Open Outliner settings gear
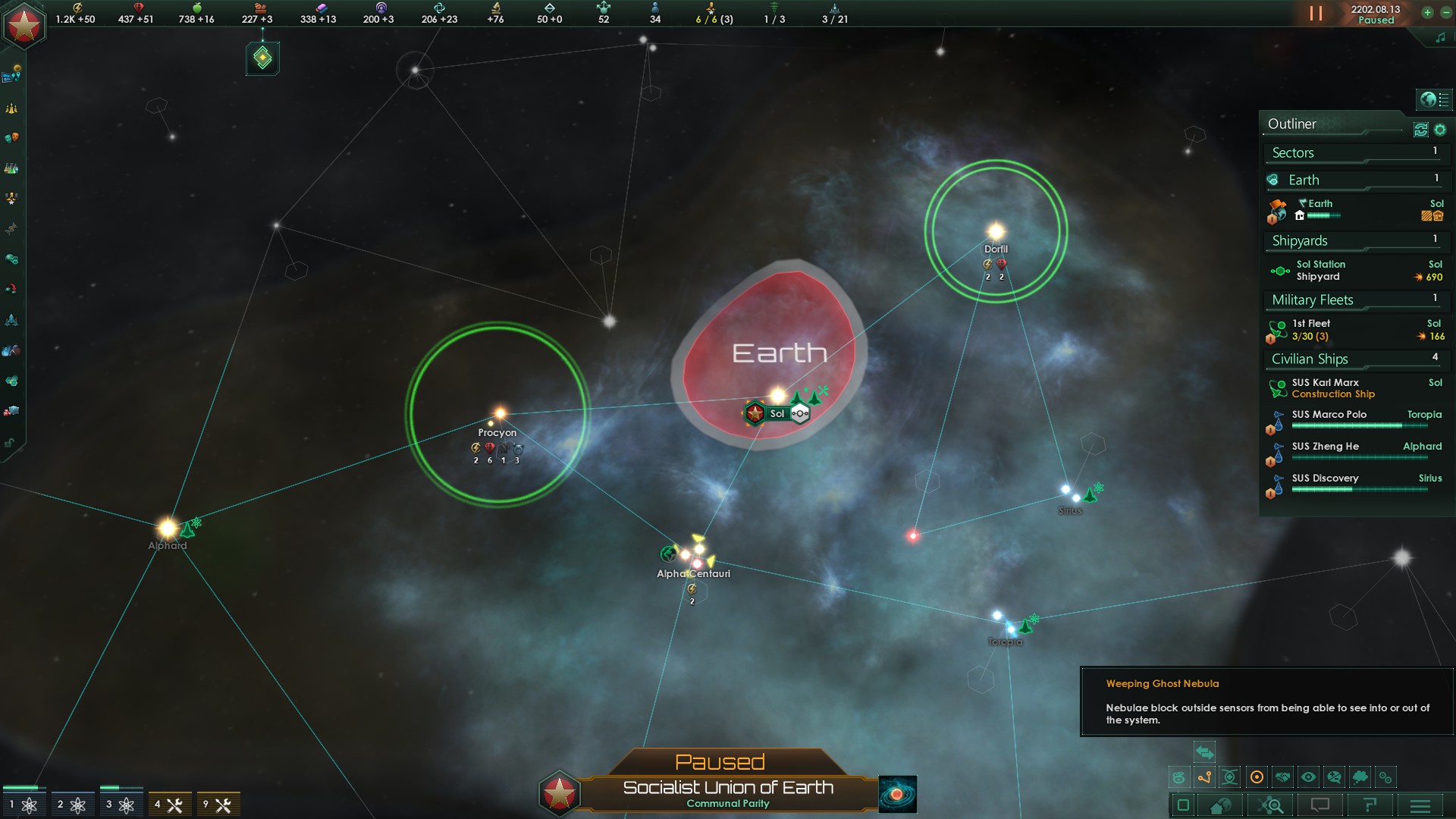 pos(1440,130)
